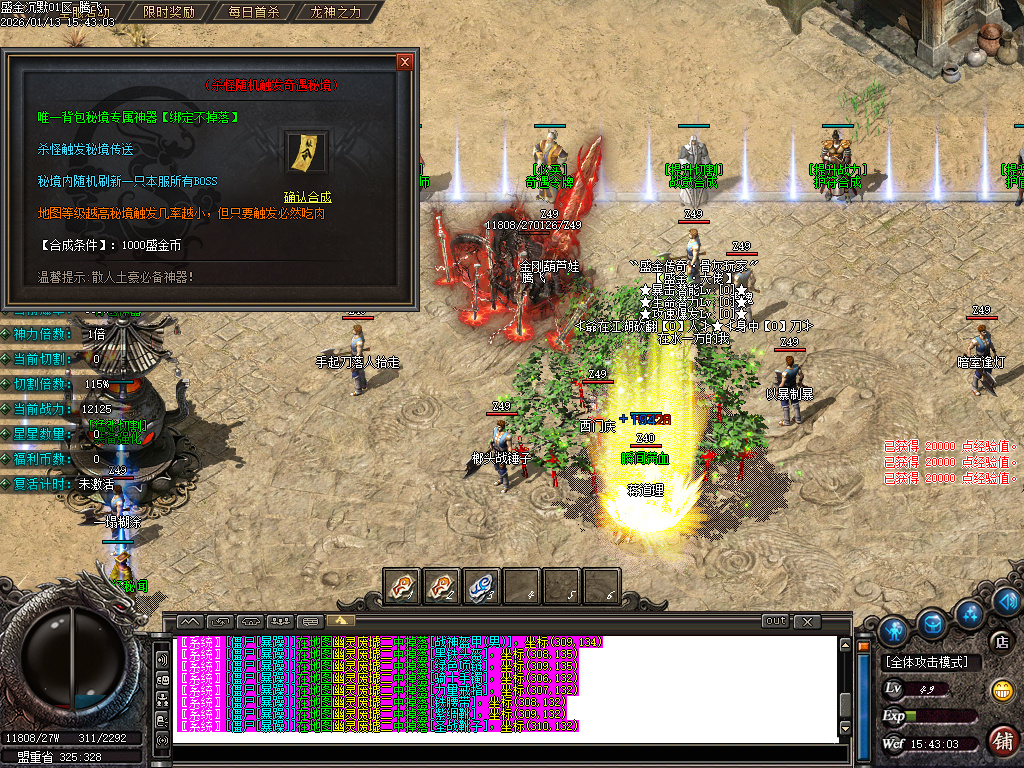
Task: Open the stall via red 铺 button
Action: 1001,740
